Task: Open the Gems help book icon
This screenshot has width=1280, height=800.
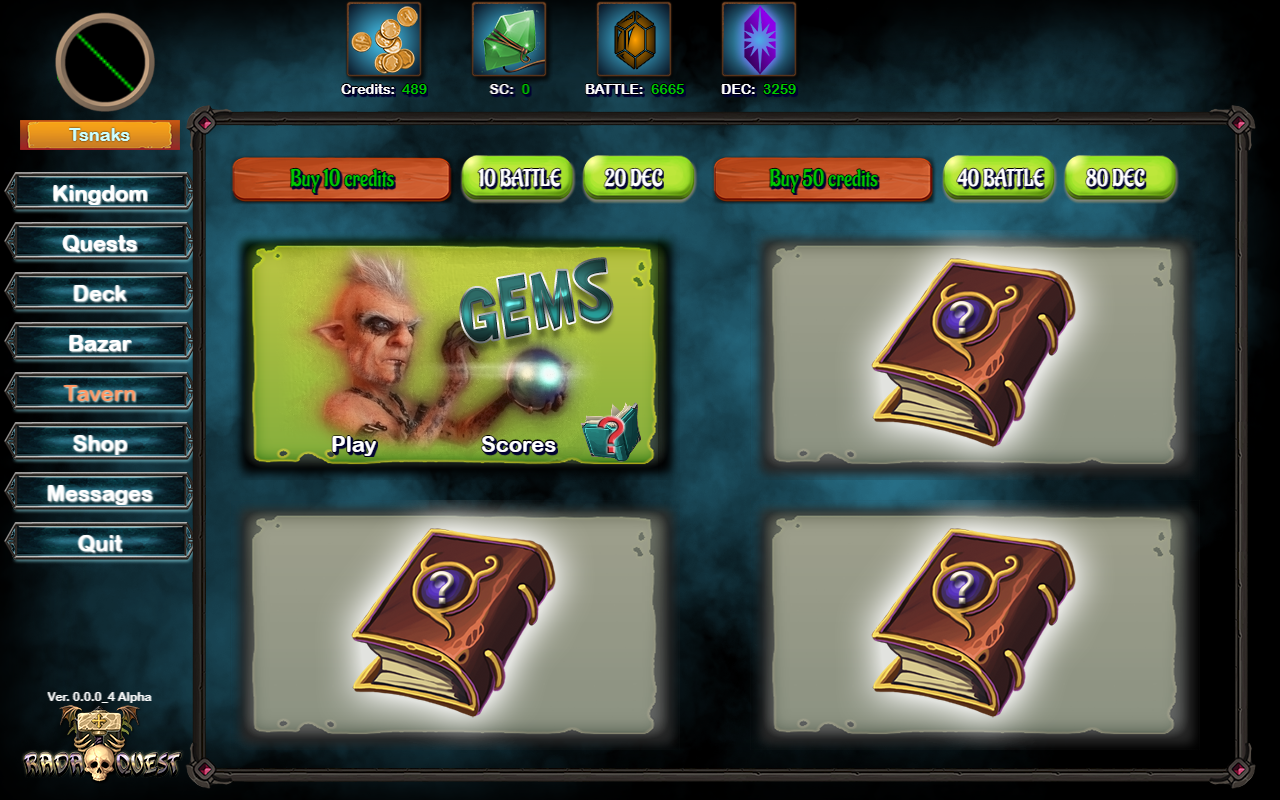Action: pyautogui.click(x=610, y=432)
